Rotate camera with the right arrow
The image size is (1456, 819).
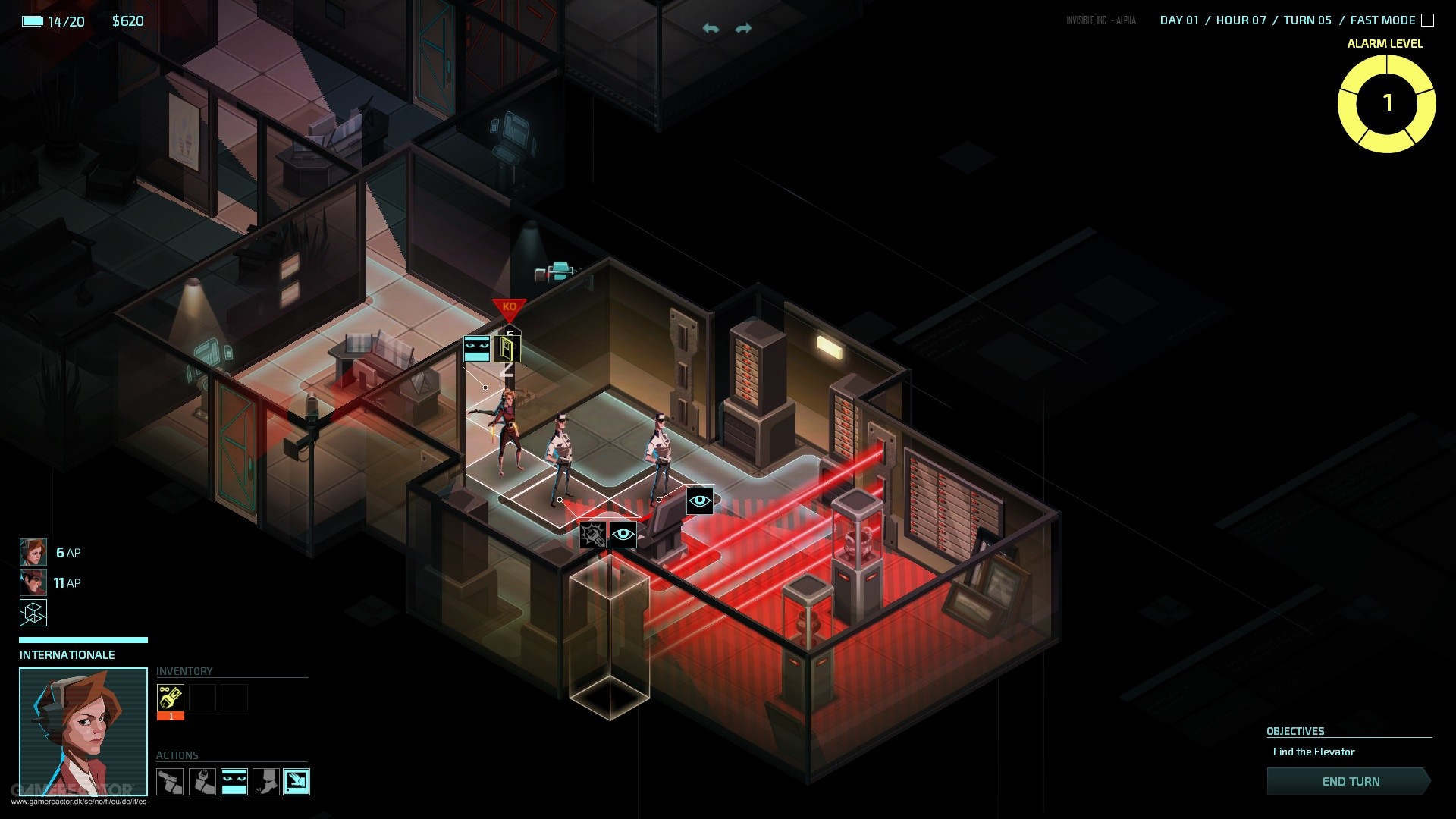pyautogui.click(x=743, y=29)
